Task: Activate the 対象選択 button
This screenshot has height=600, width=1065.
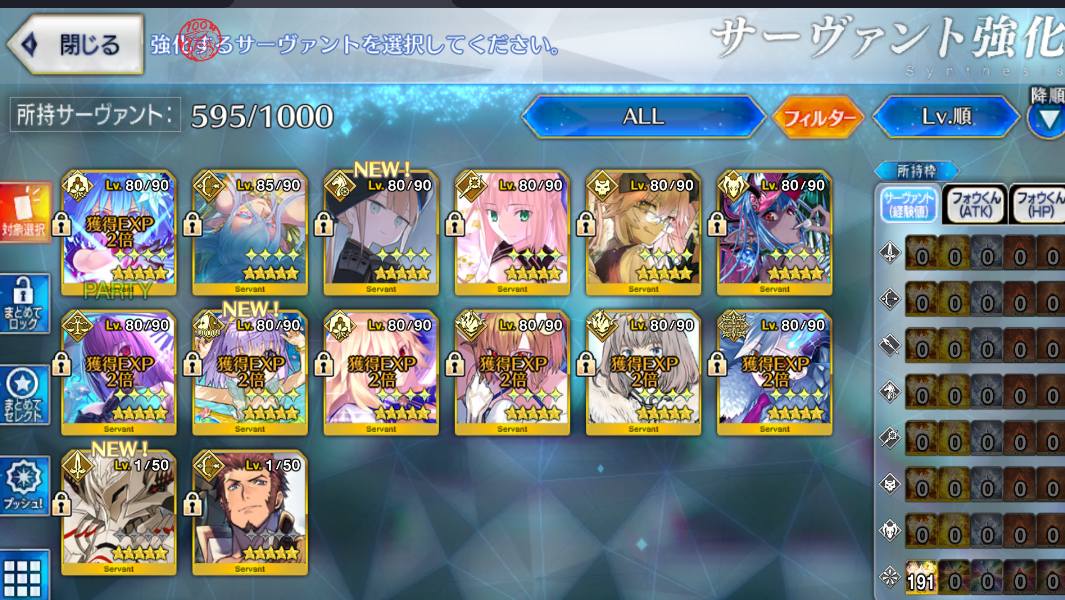Action: tap(25, 214)
